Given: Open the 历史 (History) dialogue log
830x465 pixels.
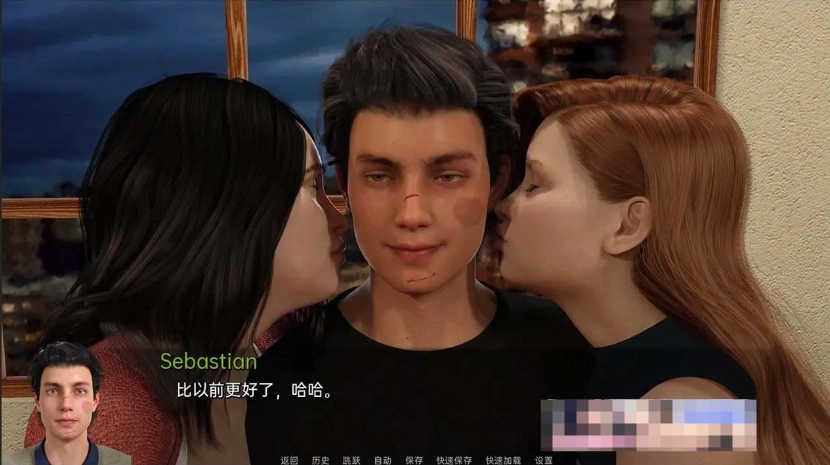Looking at the screenshot, I should [320, 460].
